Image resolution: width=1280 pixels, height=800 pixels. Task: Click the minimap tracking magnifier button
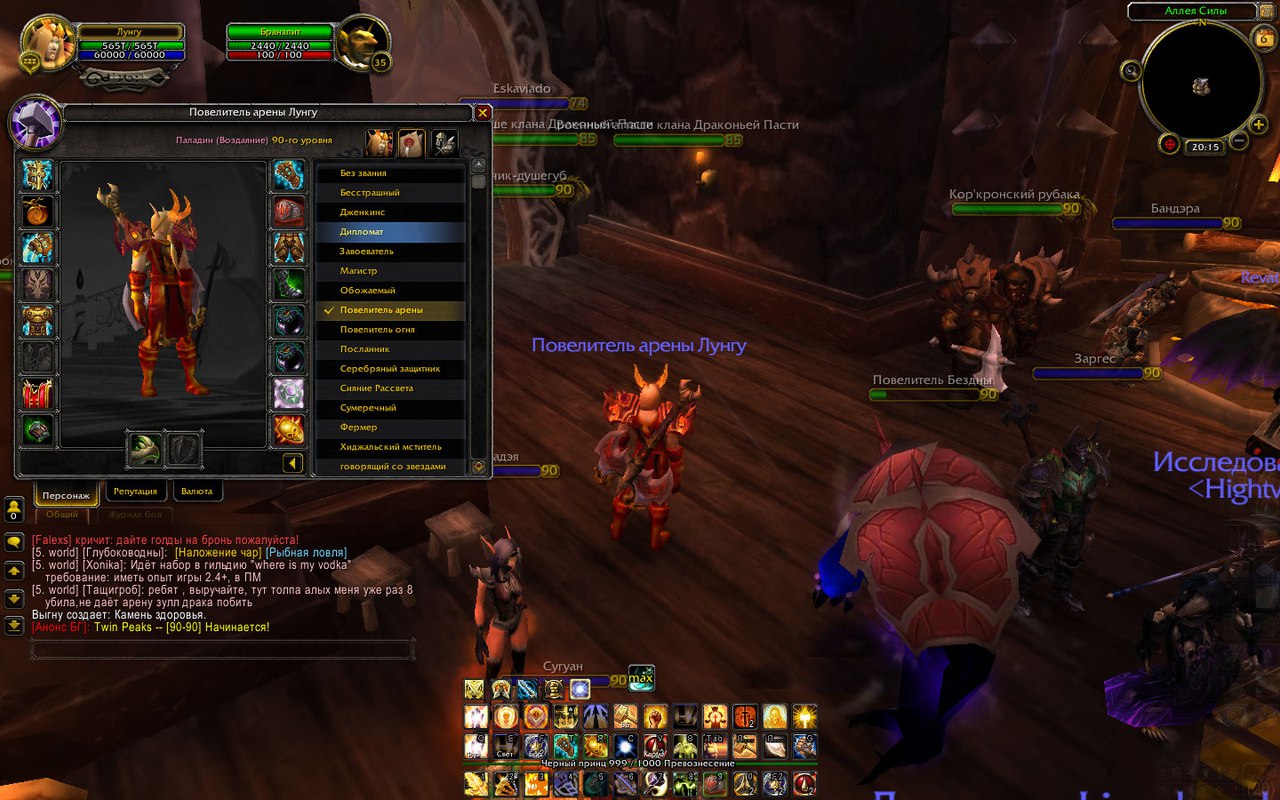coord(1132,70)
